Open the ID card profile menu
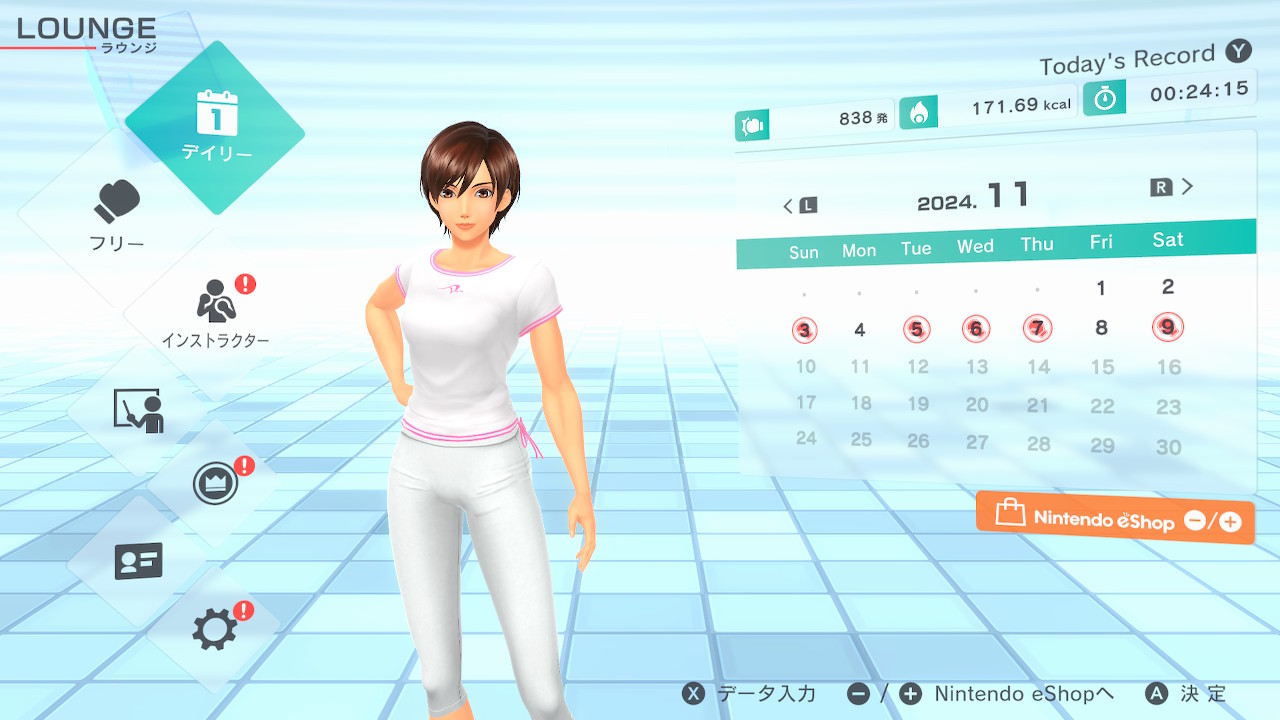Viewport: 1280px width, 720px height. tap(138, 561)
